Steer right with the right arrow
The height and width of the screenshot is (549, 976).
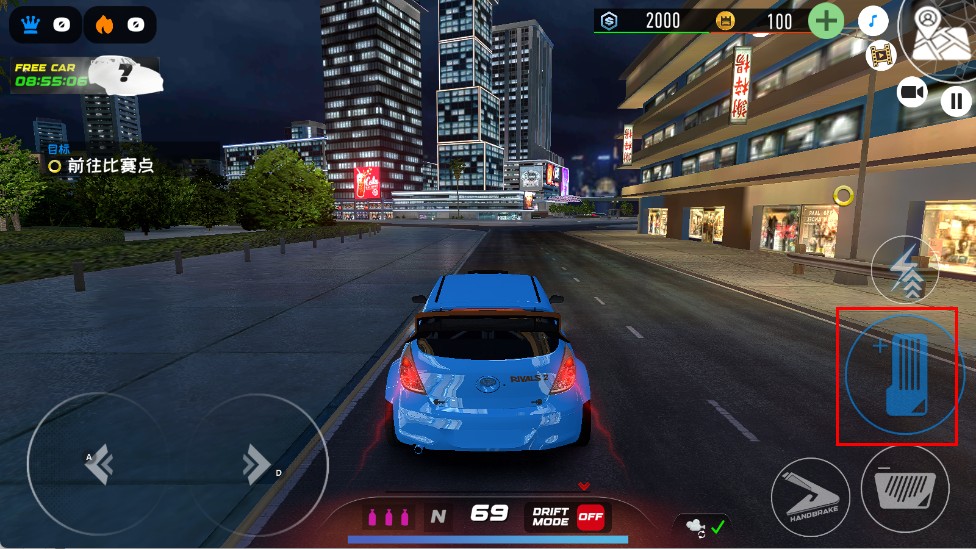(256, 463)
